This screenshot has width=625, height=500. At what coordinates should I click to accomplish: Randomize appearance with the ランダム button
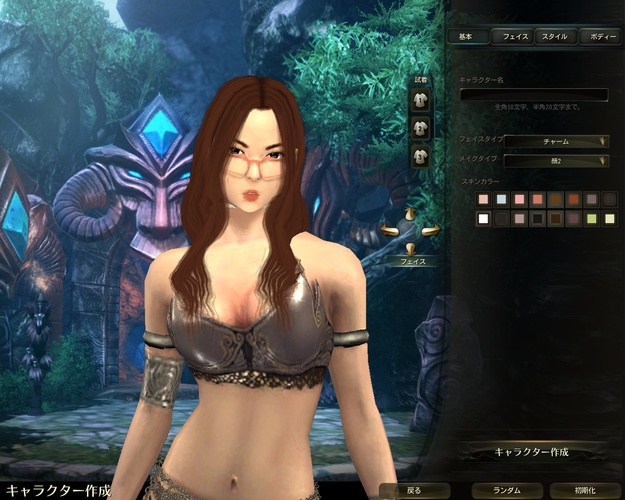click(498, 491)
